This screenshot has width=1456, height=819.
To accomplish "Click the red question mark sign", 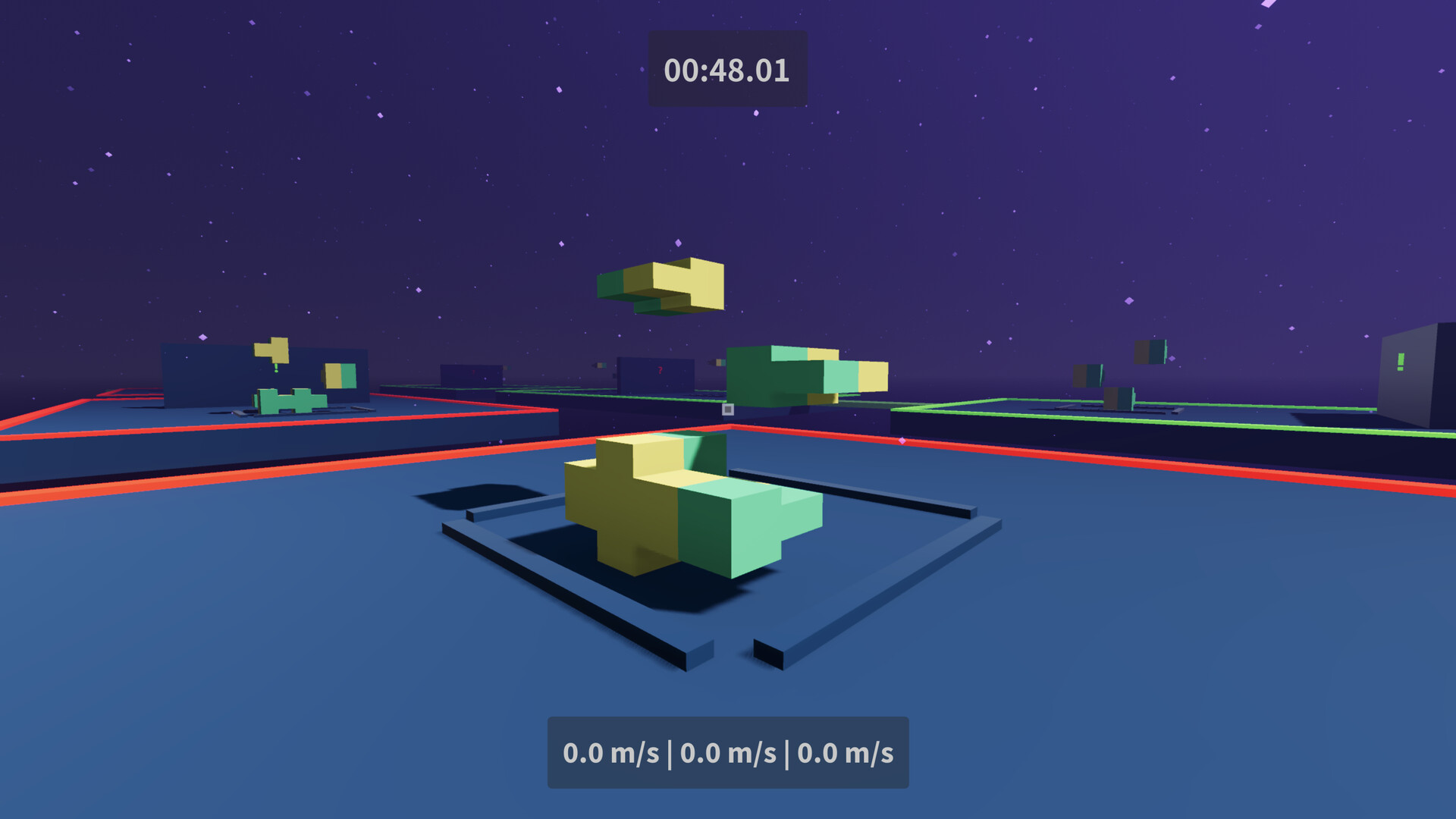I will 660,370.
